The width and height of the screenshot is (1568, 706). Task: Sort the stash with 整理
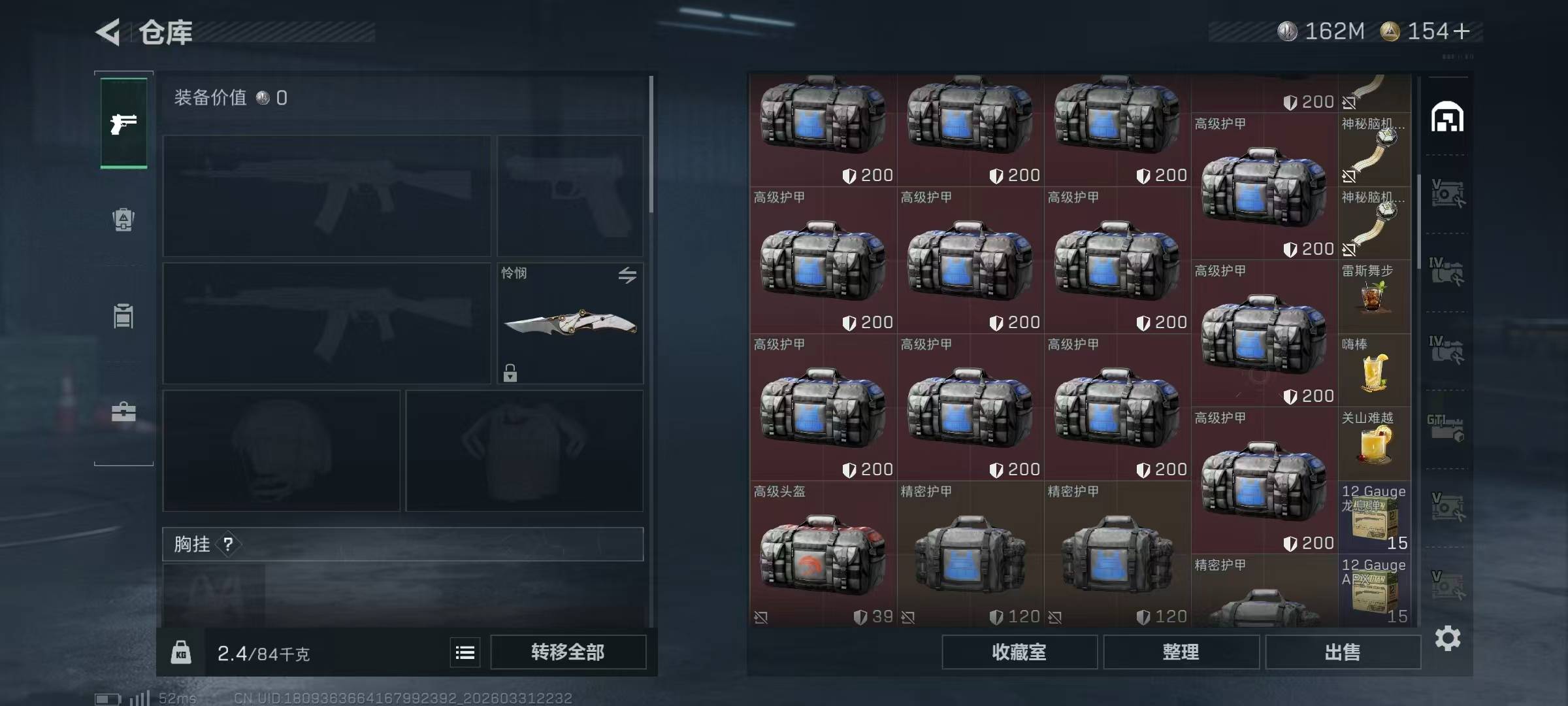(x=1181, y=652)
